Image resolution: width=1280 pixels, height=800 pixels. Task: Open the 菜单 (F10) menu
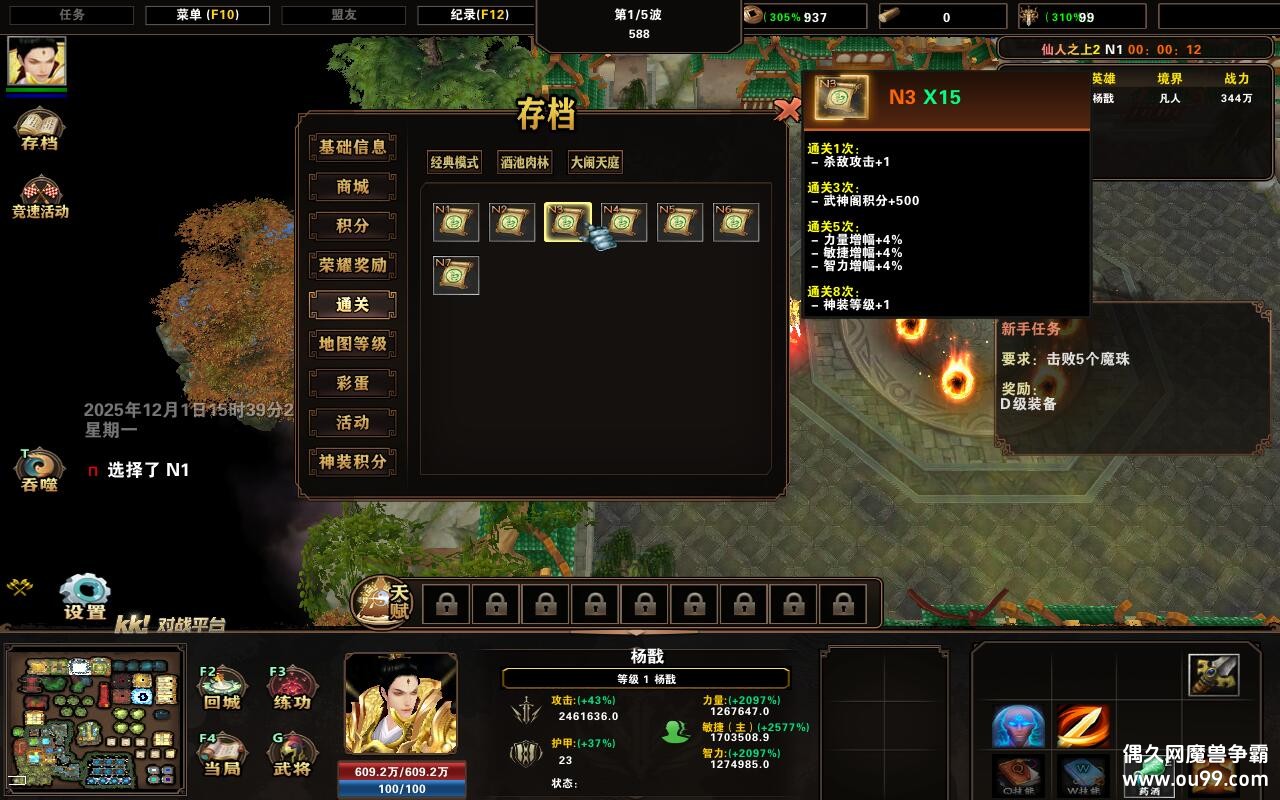(208, 15)
